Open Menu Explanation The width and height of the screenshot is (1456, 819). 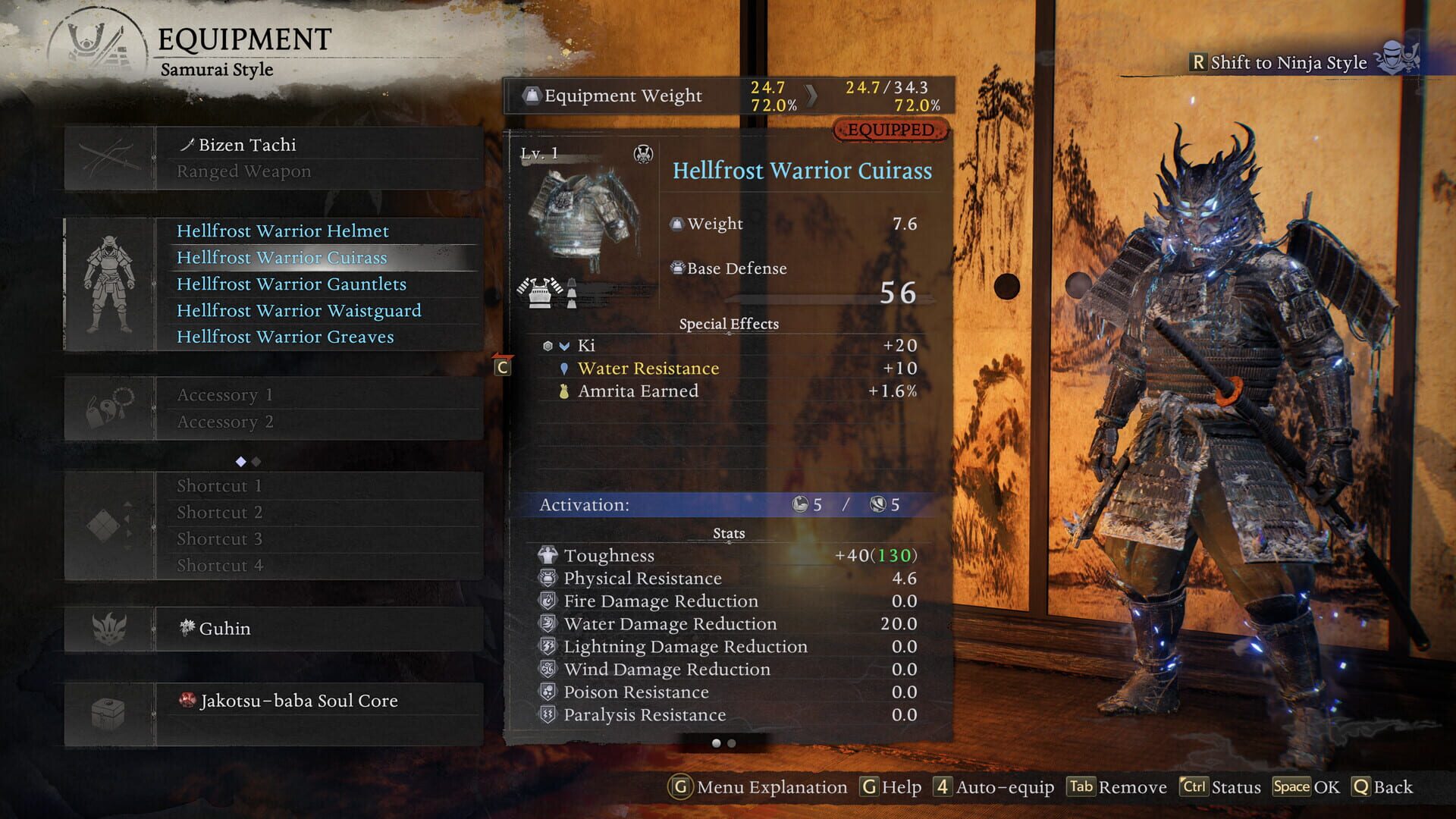click(758, 787)
